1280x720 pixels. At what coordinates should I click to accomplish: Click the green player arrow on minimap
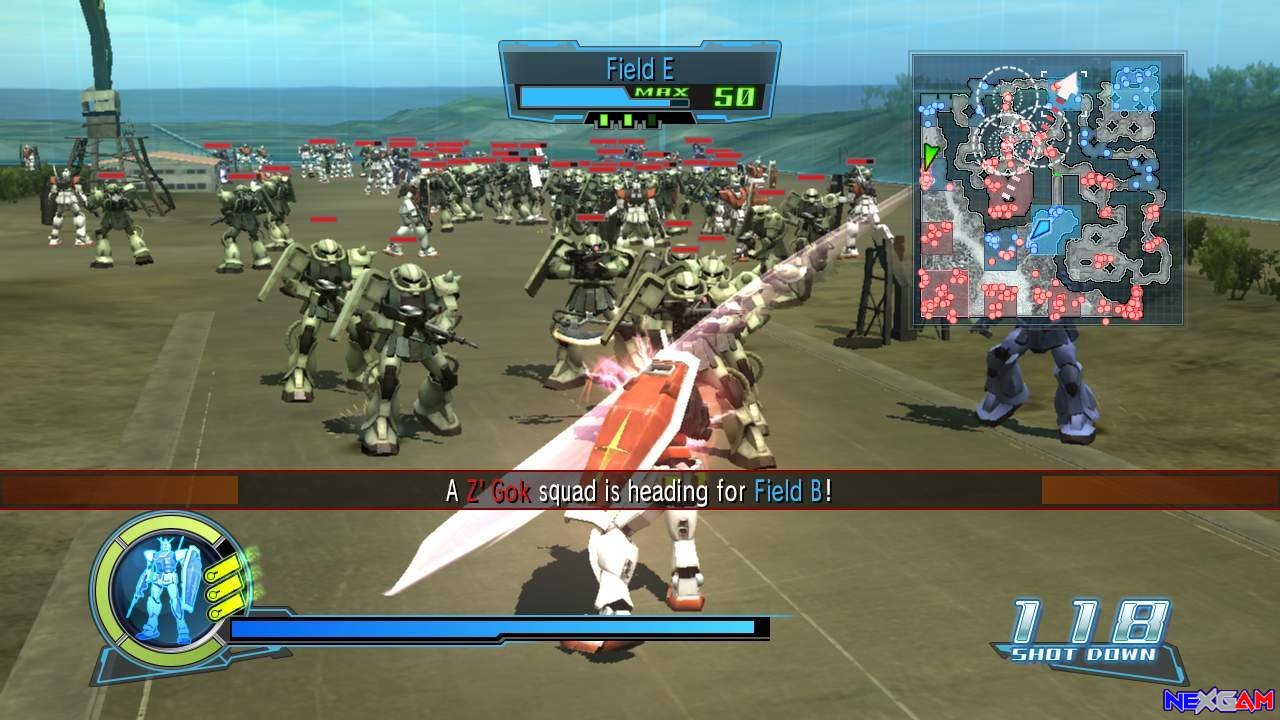[931, 156]
